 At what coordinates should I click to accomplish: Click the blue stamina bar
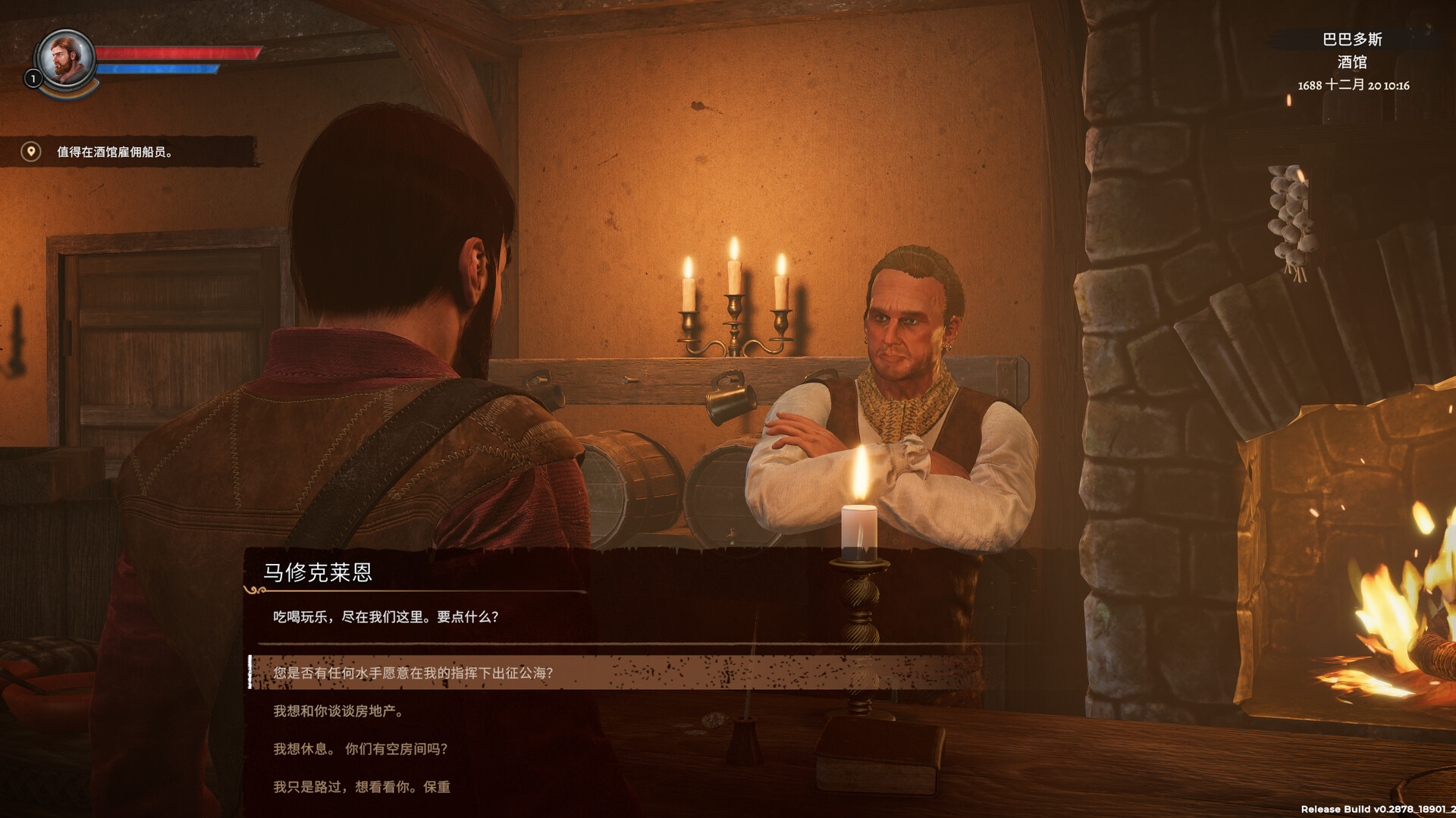(x=159, y=68)
